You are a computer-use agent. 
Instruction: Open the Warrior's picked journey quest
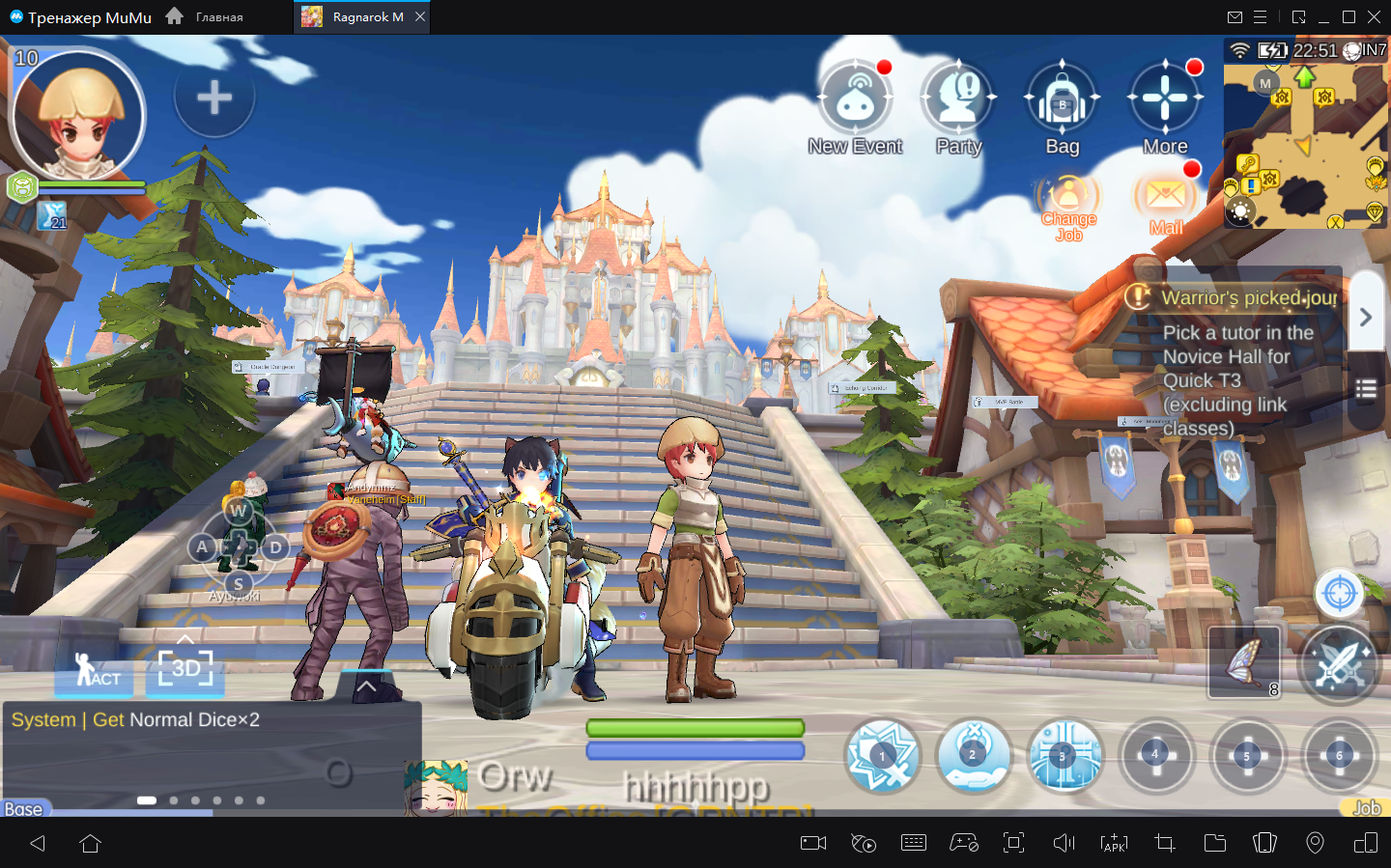[x=1248, y=298]
